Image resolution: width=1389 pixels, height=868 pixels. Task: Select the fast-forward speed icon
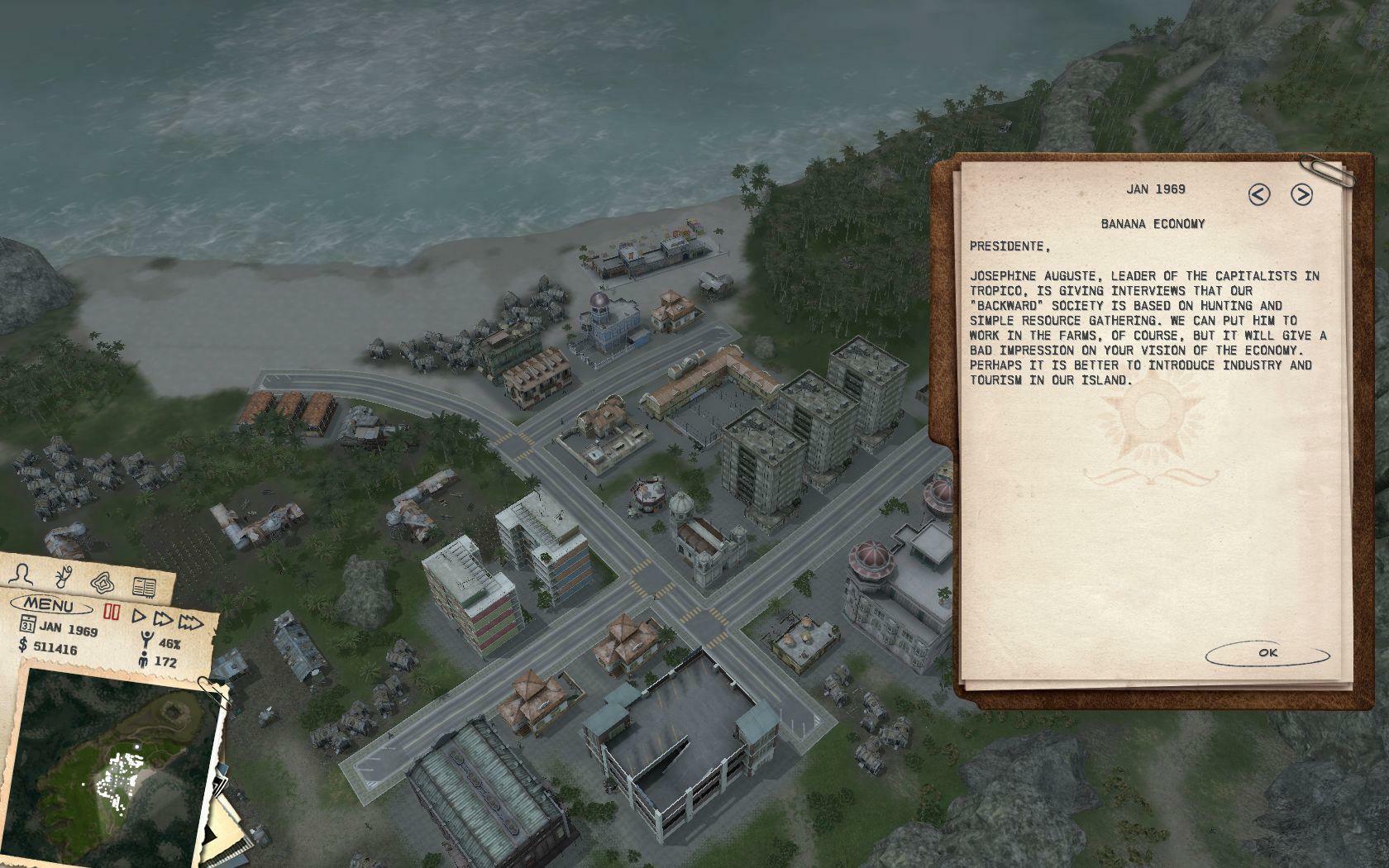tap(163, 619)
